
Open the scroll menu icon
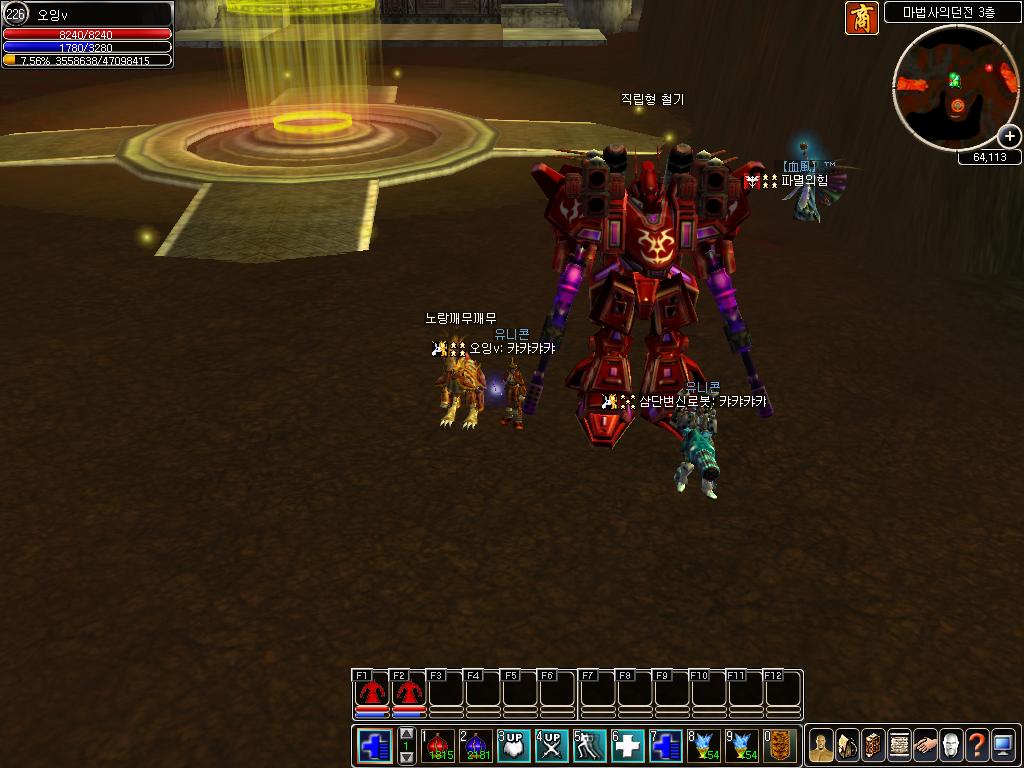[899, 746]
